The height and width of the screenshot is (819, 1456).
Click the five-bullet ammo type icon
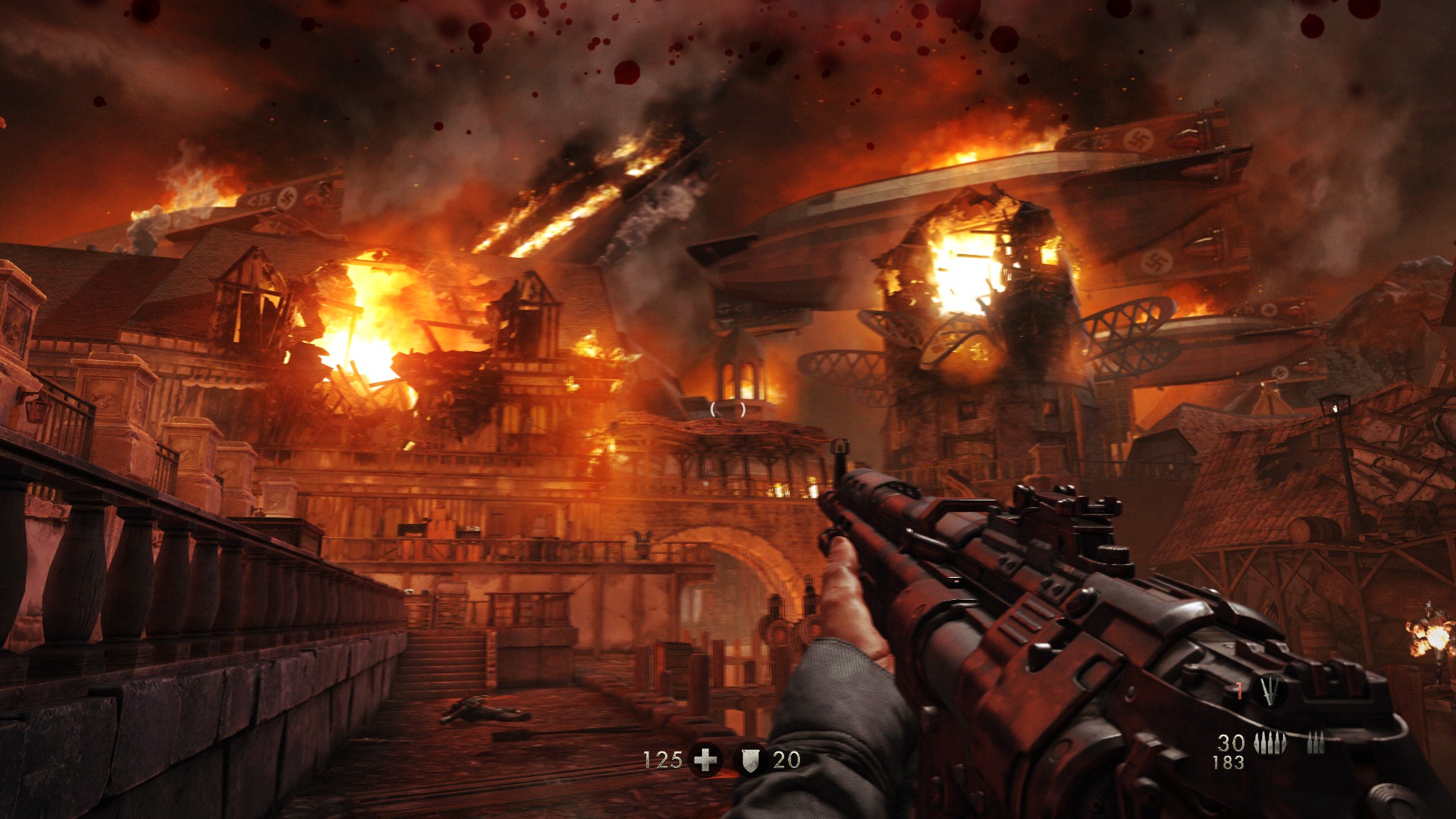click(x=1269, y=744)
